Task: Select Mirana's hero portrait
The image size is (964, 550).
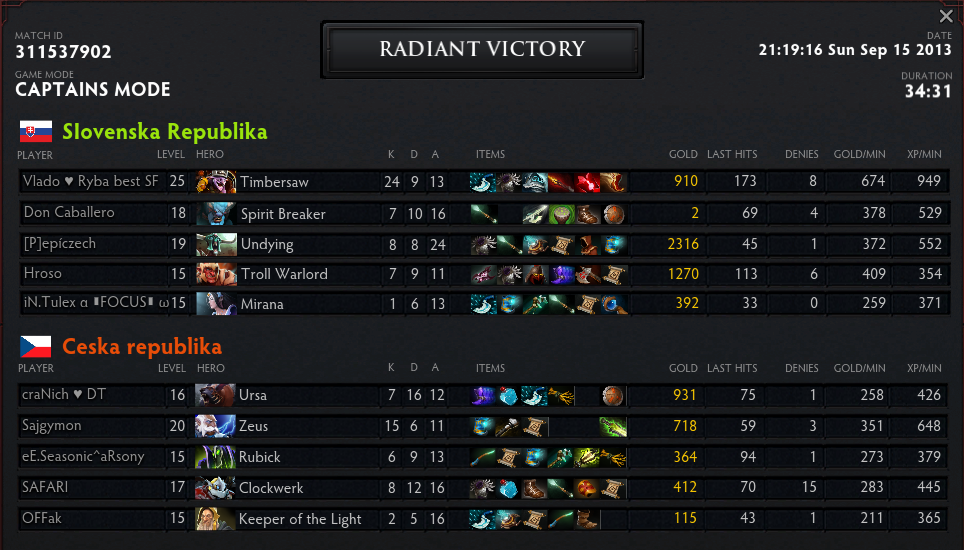Action: 216,304
